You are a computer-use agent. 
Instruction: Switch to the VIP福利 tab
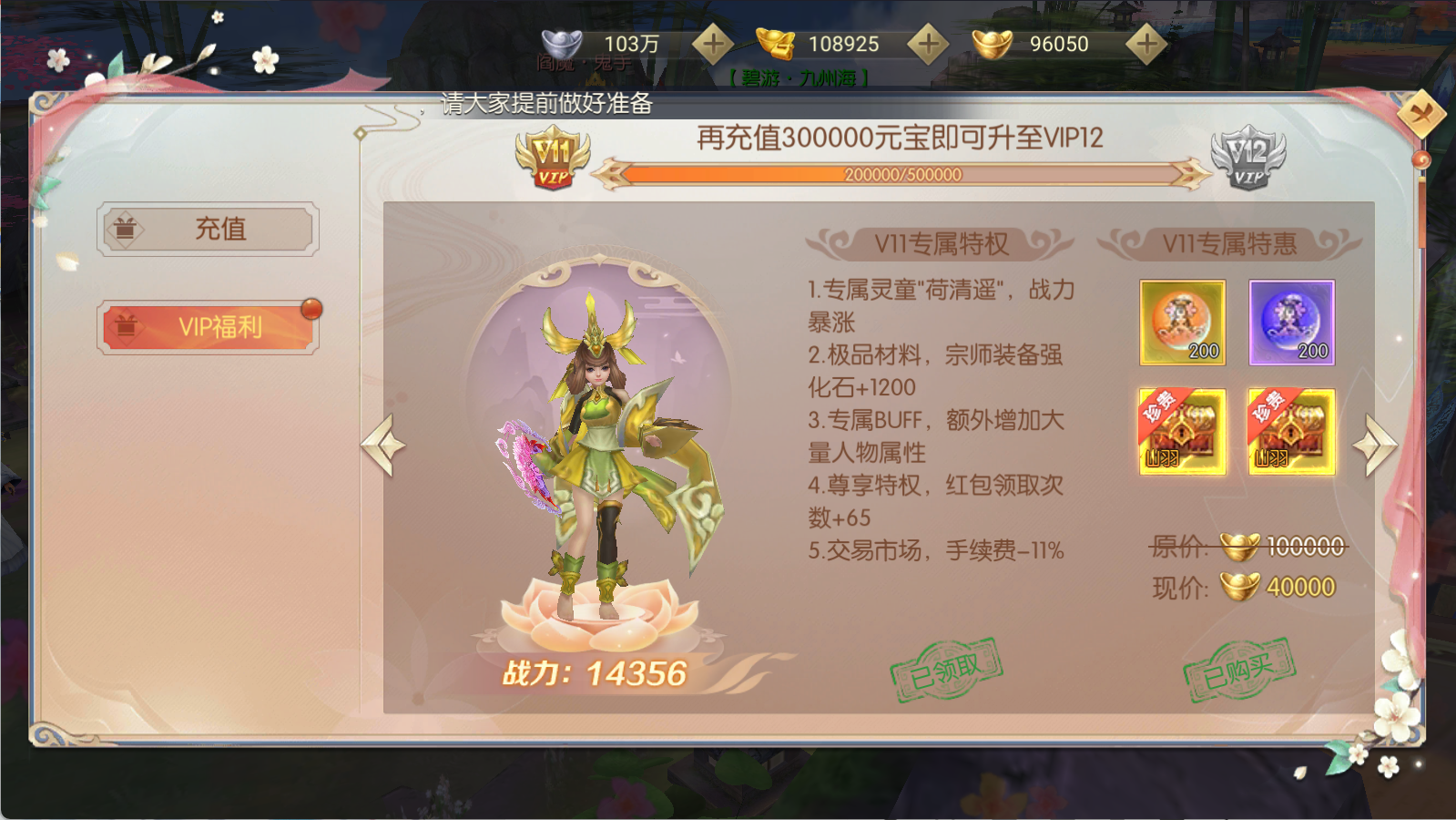tap(208, 326)
